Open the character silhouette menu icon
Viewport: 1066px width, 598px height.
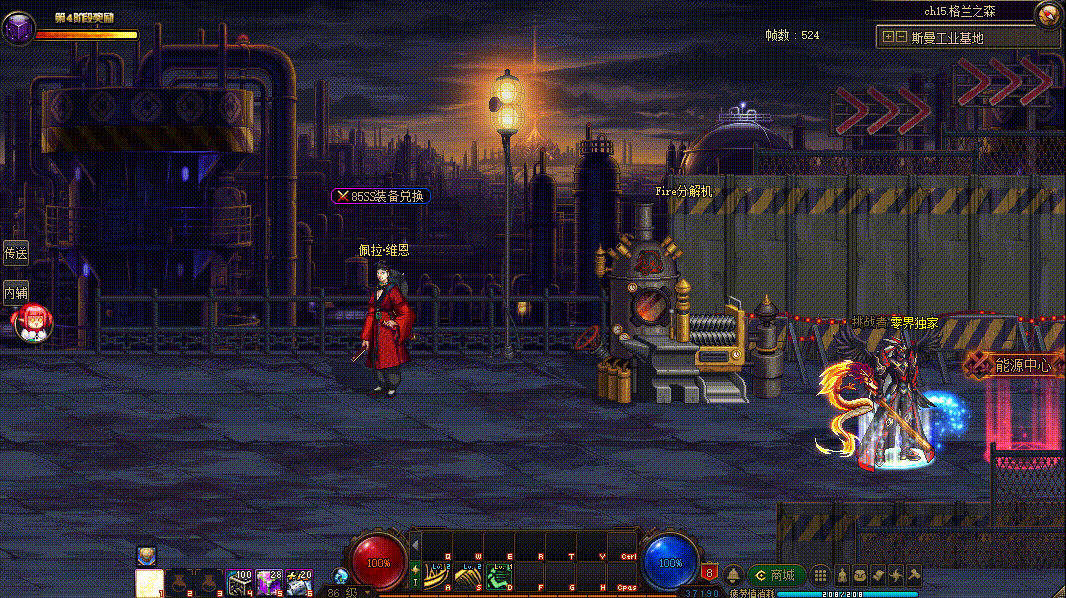tap(842, 575)
